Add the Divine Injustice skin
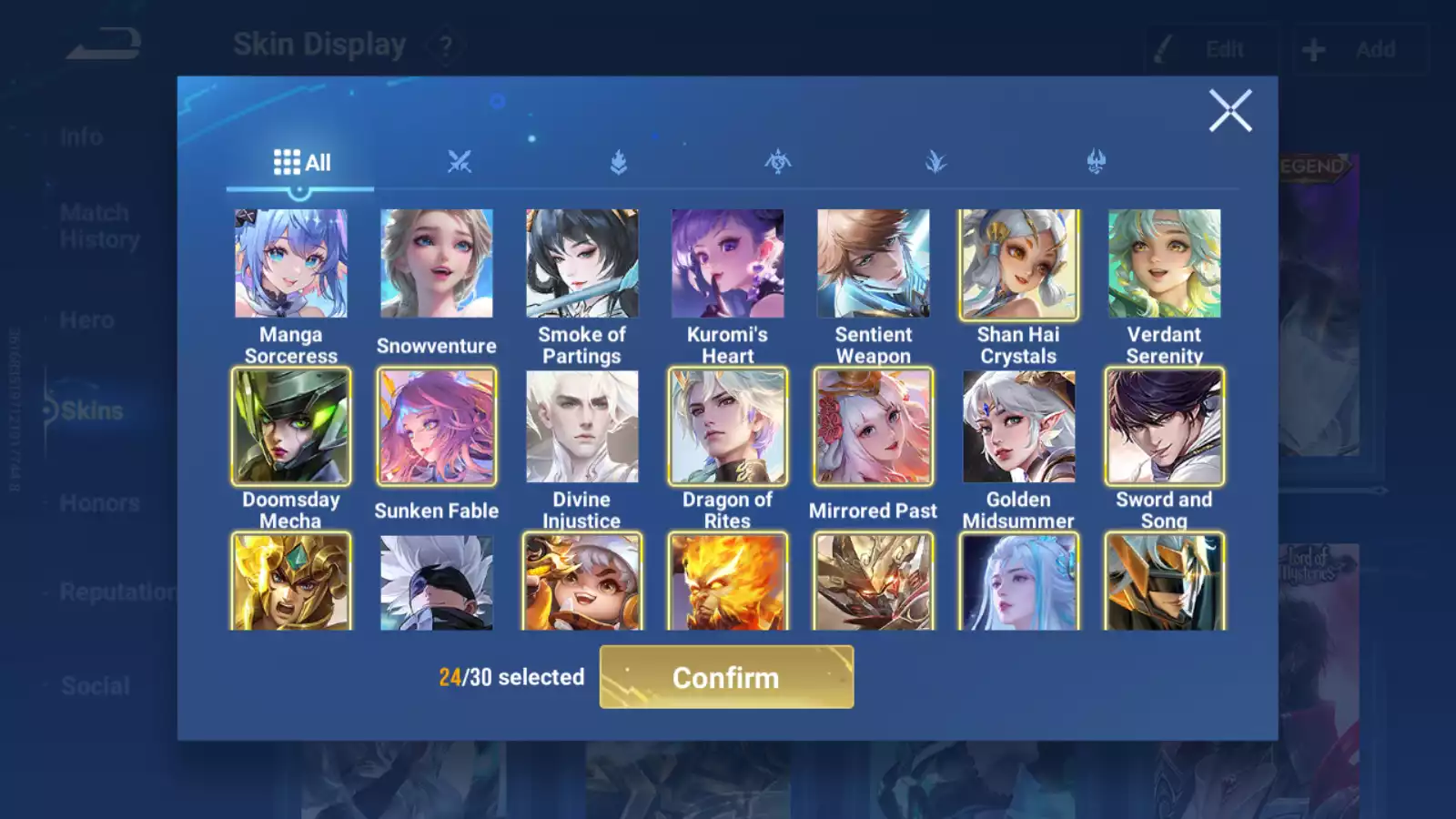The height and width of the screenshot is (819, 1456). tap(582, 426)
